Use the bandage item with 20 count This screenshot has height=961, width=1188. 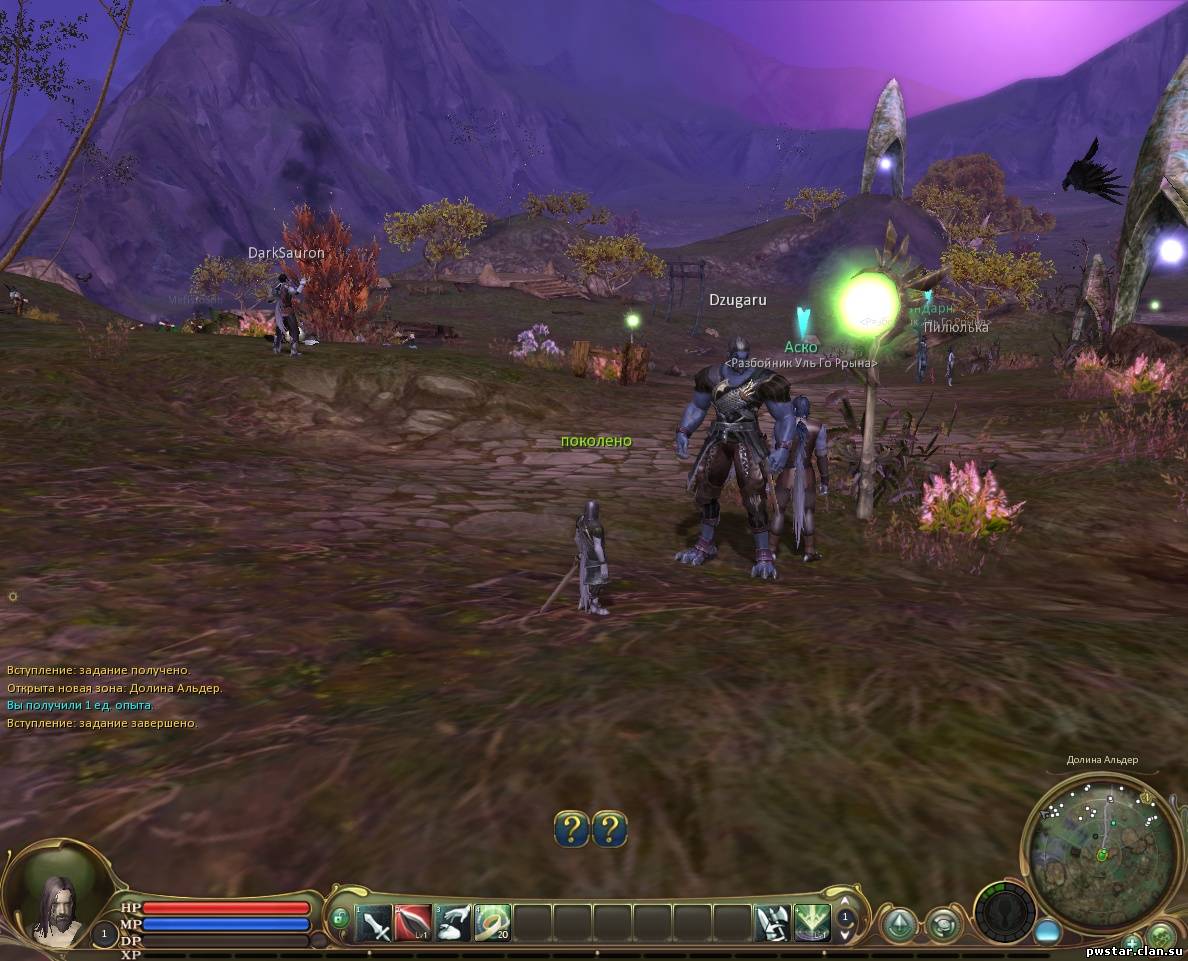click(493, 922)
